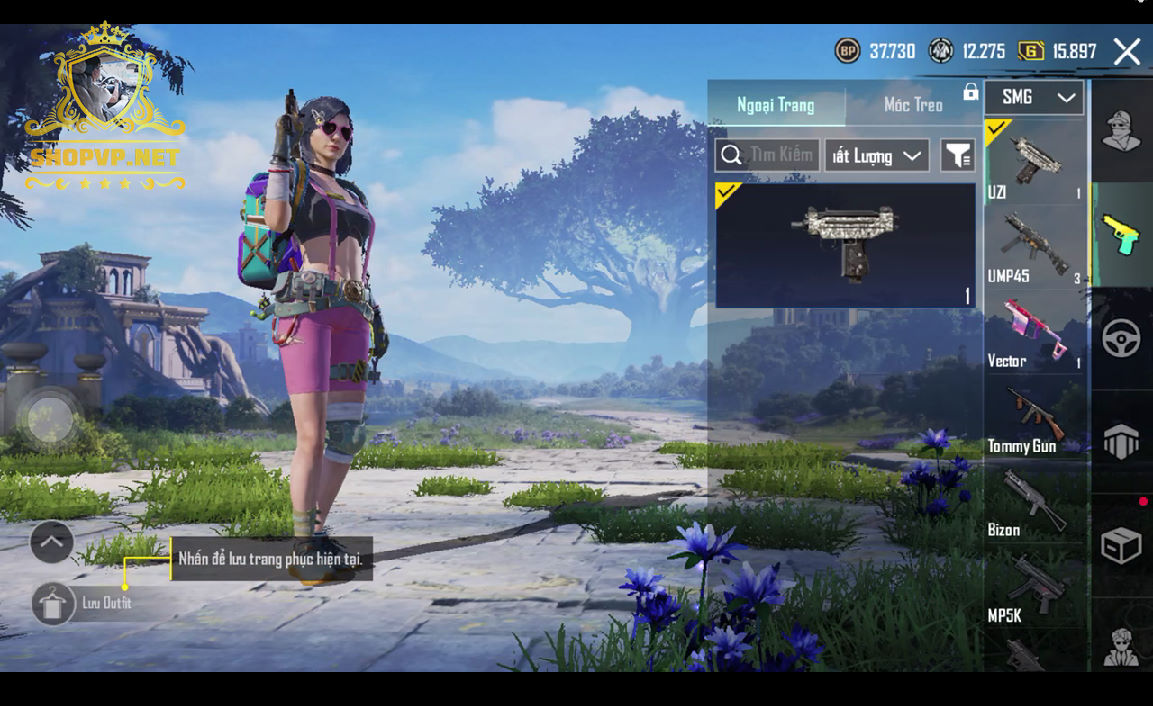Open the Móc Treo tab
The image size is (1153, 706).
912,105
